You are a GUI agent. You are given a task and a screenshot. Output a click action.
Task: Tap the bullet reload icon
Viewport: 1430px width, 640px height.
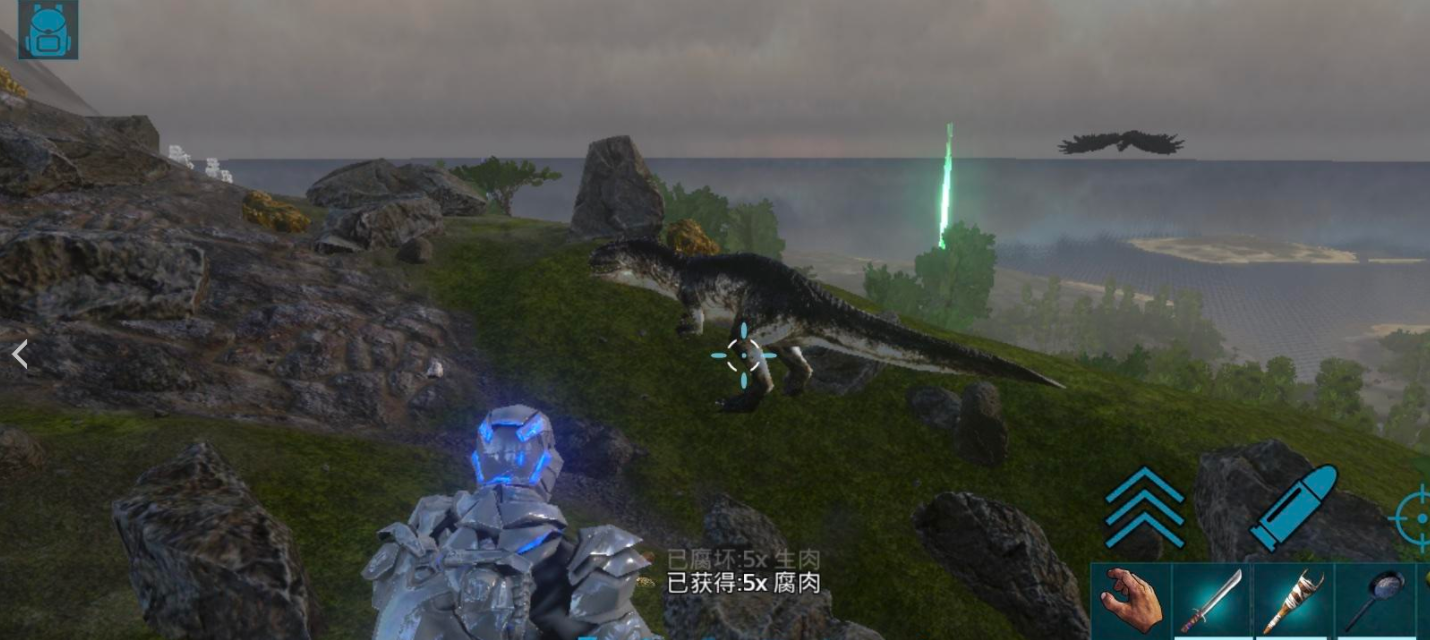[1292, 507]
